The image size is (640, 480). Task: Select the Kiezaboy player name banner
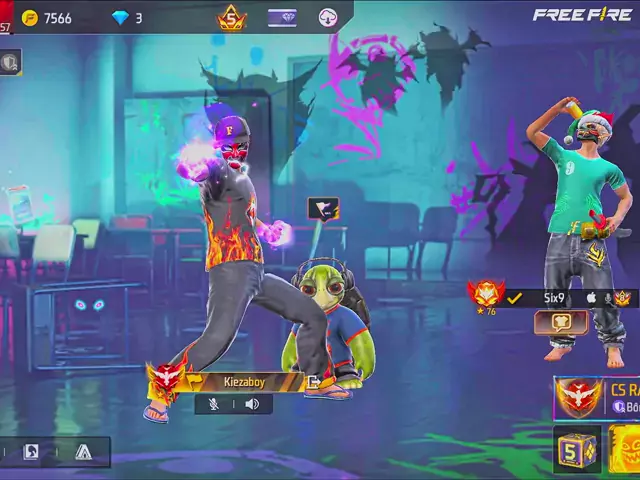(x=243, y=381)
